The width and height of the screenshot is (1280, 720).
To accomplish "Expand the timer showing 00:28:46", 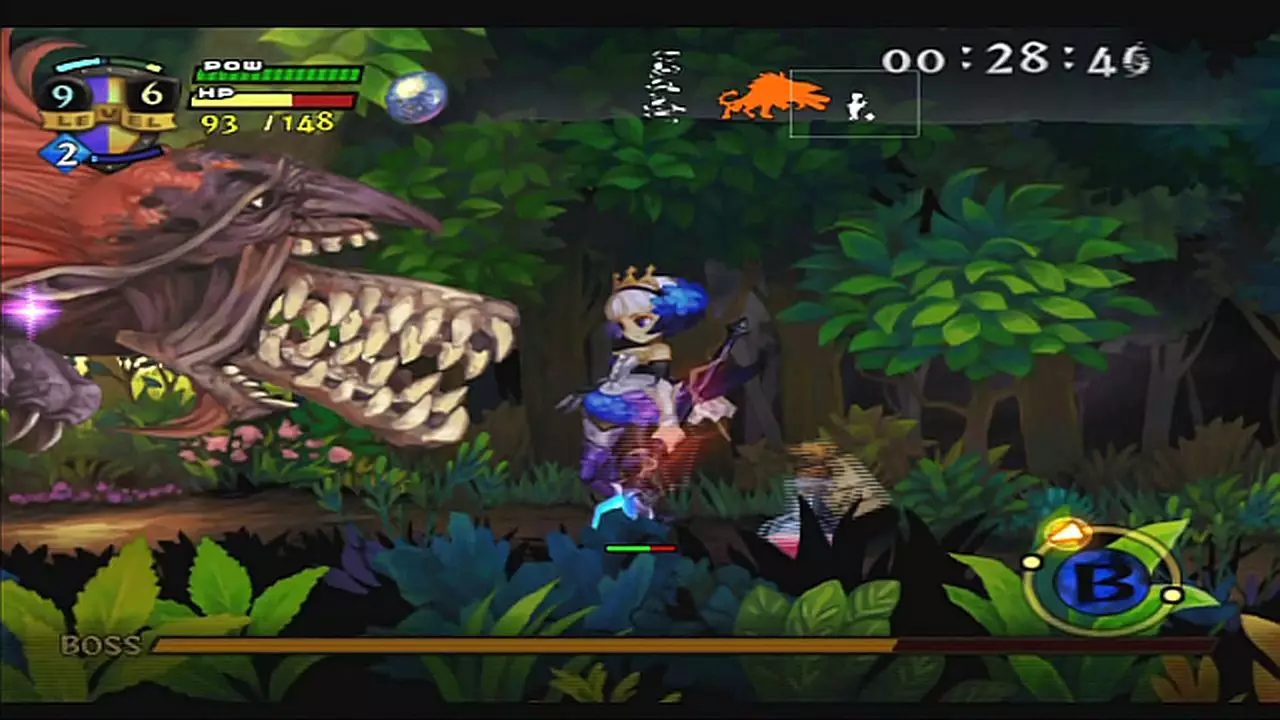I will click(1018, 62).
